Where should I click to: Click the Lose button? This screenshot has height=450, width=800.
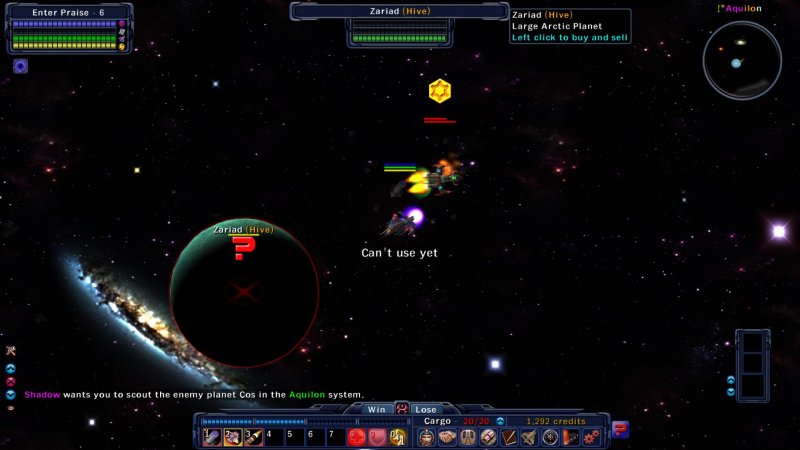tap(426, 409)
